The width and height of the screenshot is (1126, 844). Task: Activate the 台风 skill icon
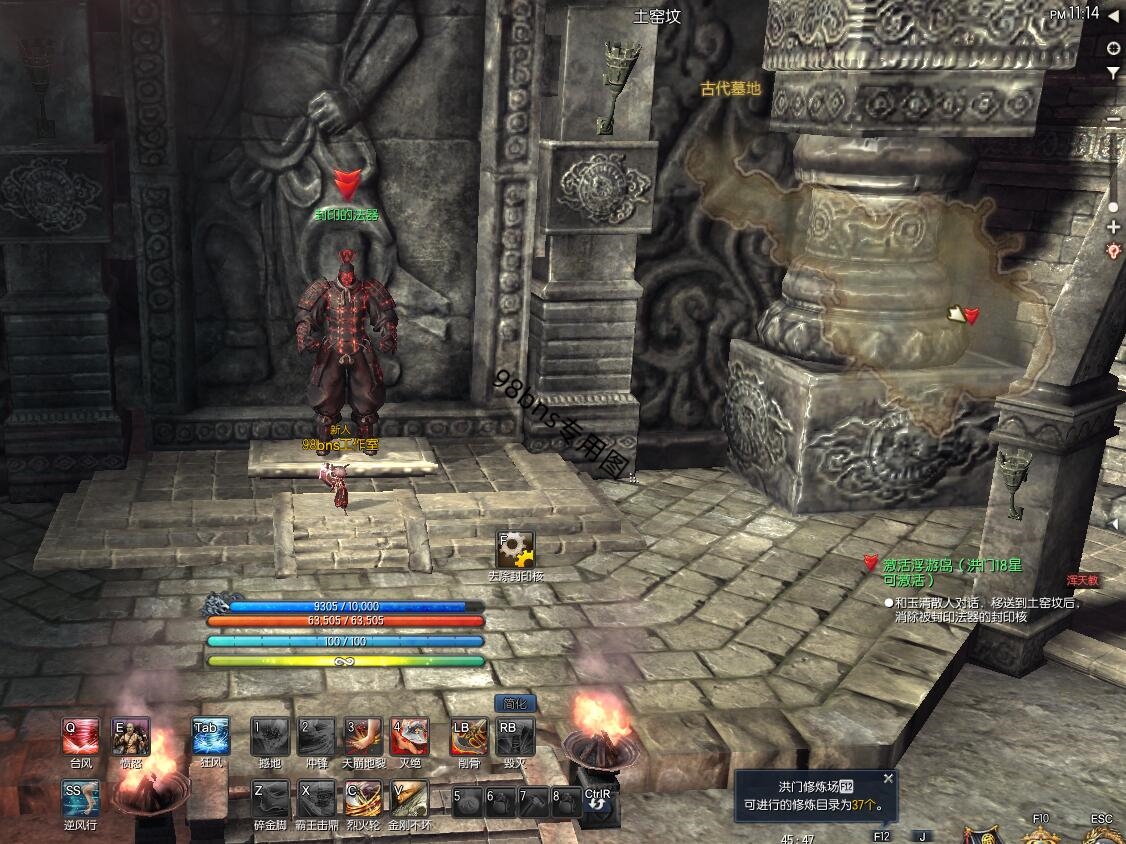pyautogui.click(x=81, y=737)
